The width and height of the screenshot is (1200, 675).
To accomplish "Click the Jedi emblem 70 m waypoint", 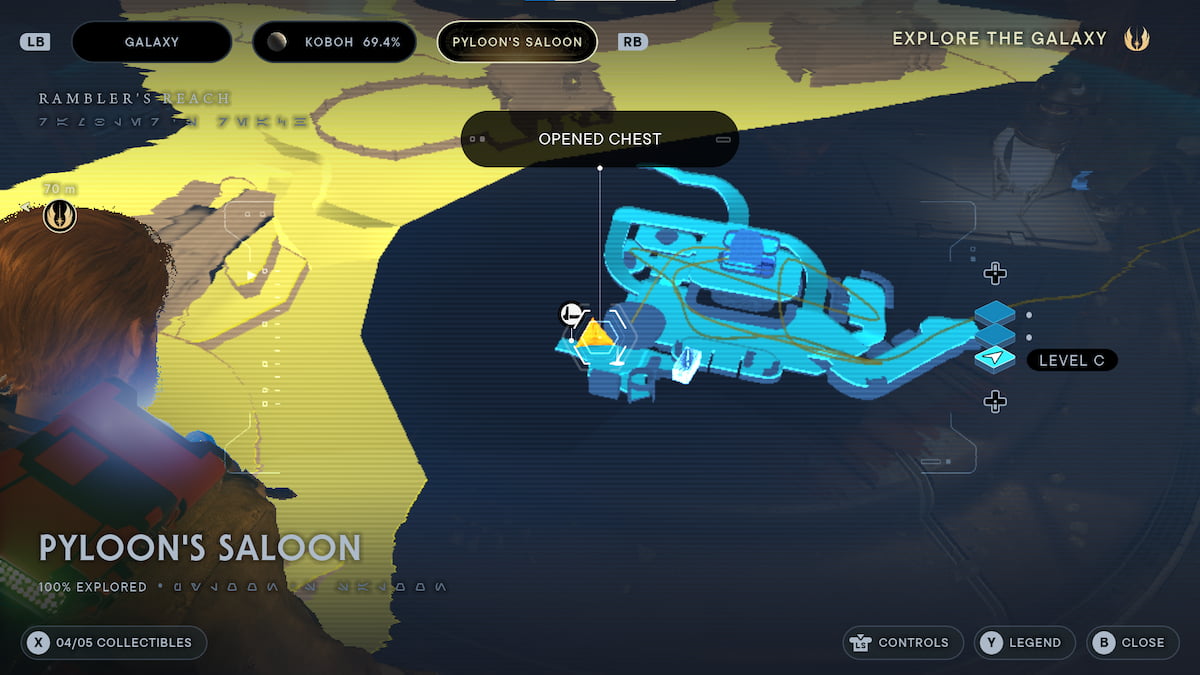I will coord(60,215).
